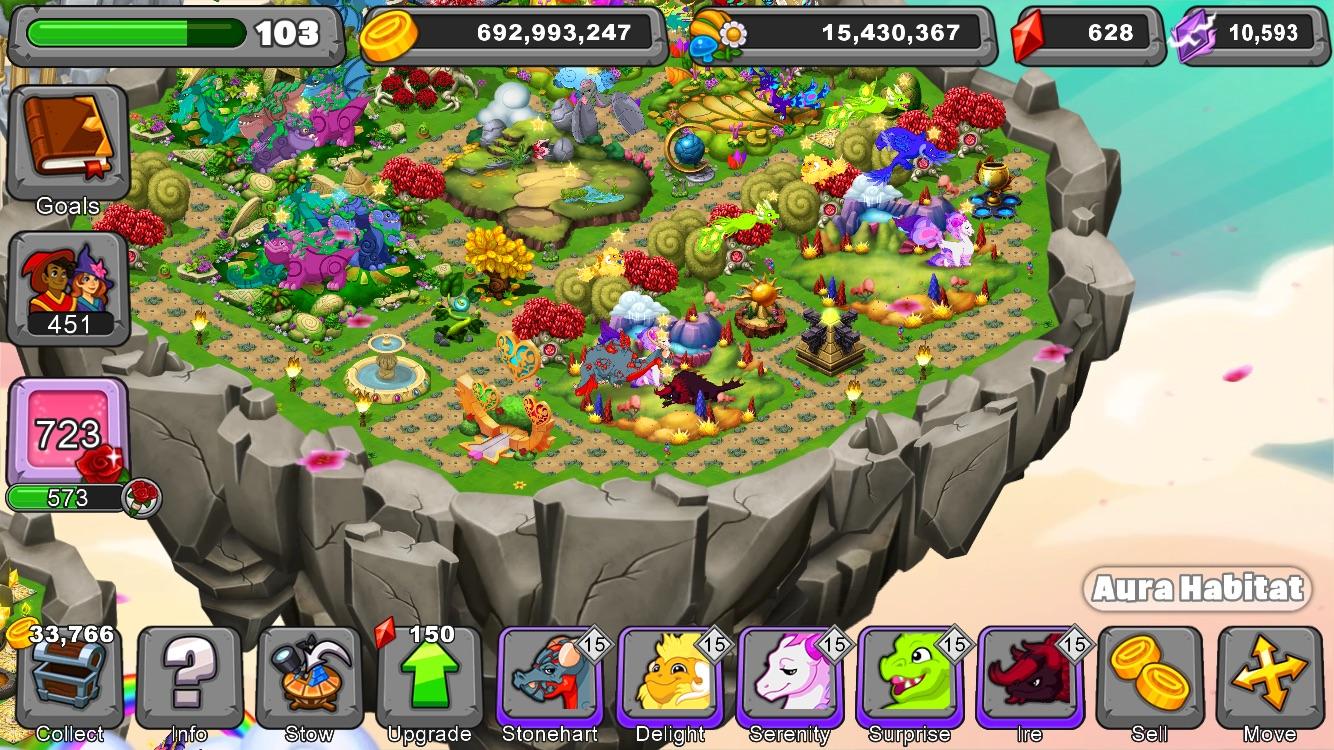Viewport: 1334px width, 750px height.
Task: Stow the Aura Habitat
Action: coord(310,680)
